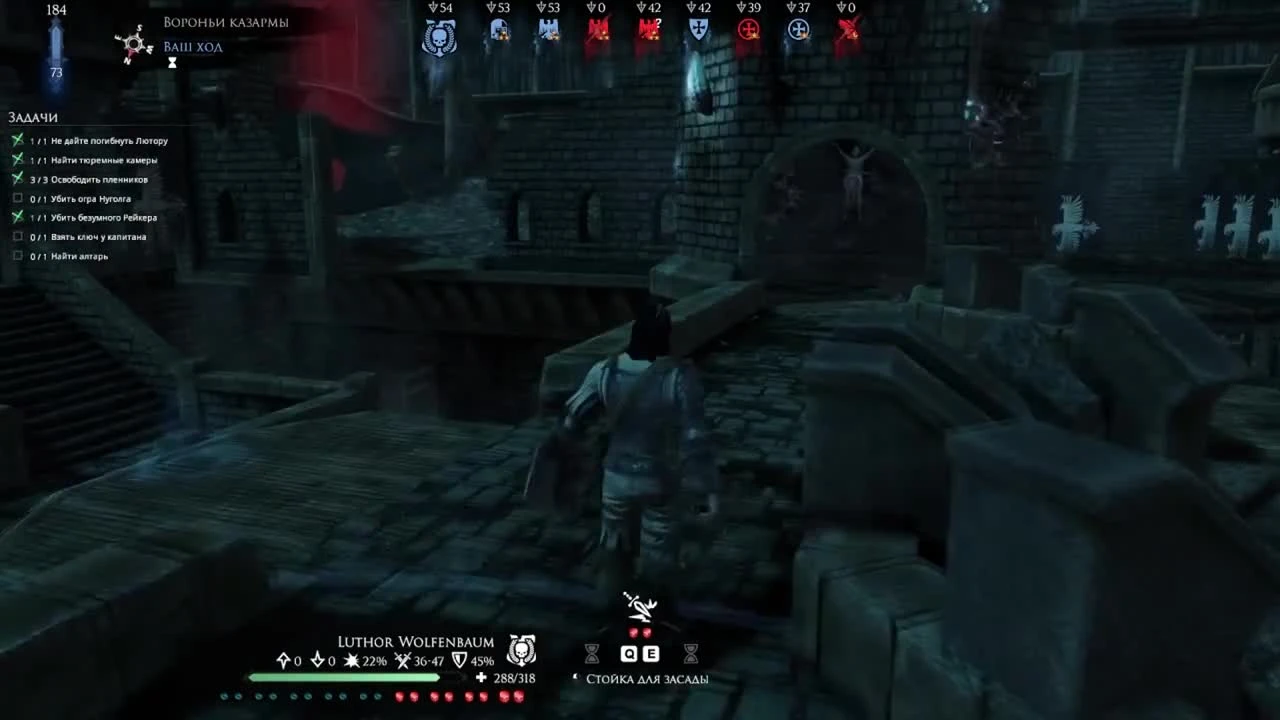Click the skull laurel emblem next to Luthor's name
The width and height of the screenshot is (1280, 720).
click(x=521, y=650)
